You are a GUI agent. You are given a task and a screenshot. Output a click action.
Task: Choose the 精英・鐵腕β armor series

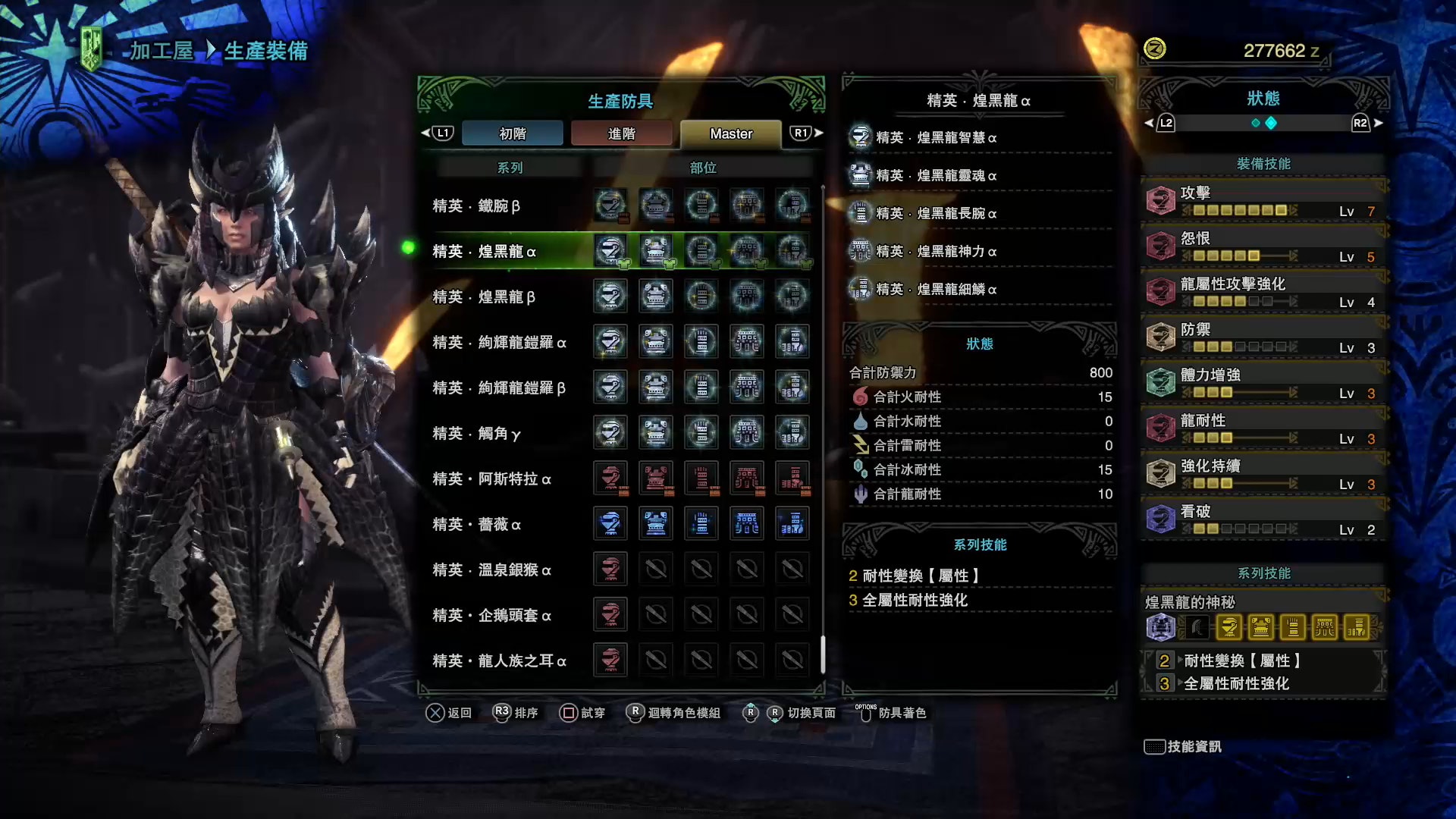pos(476,206)
